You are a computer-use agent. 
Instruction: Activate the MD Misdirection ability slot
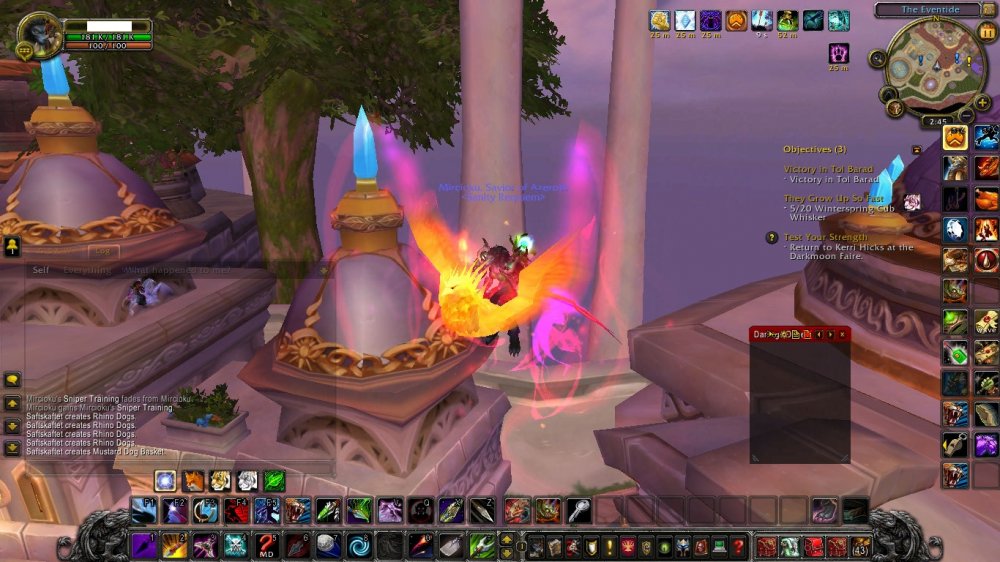click(266, 546)
